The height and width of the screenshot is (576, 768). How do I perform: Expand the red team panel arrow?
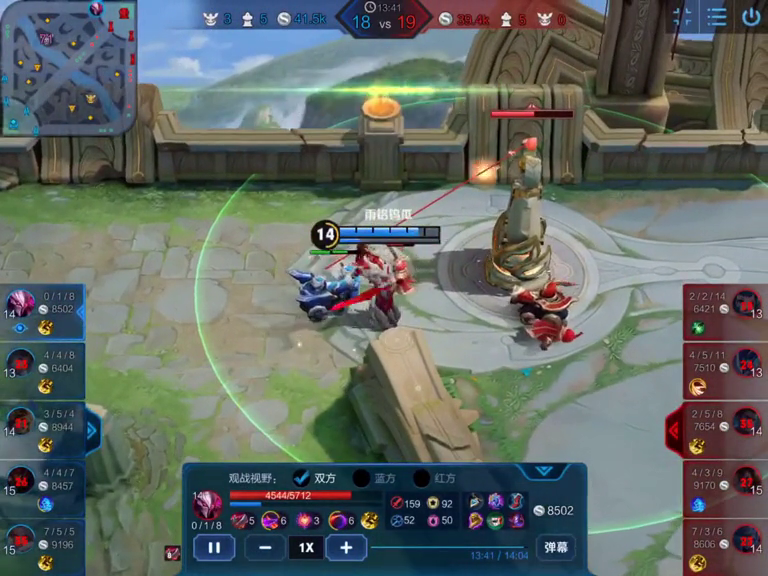click(x=674, y=431)
